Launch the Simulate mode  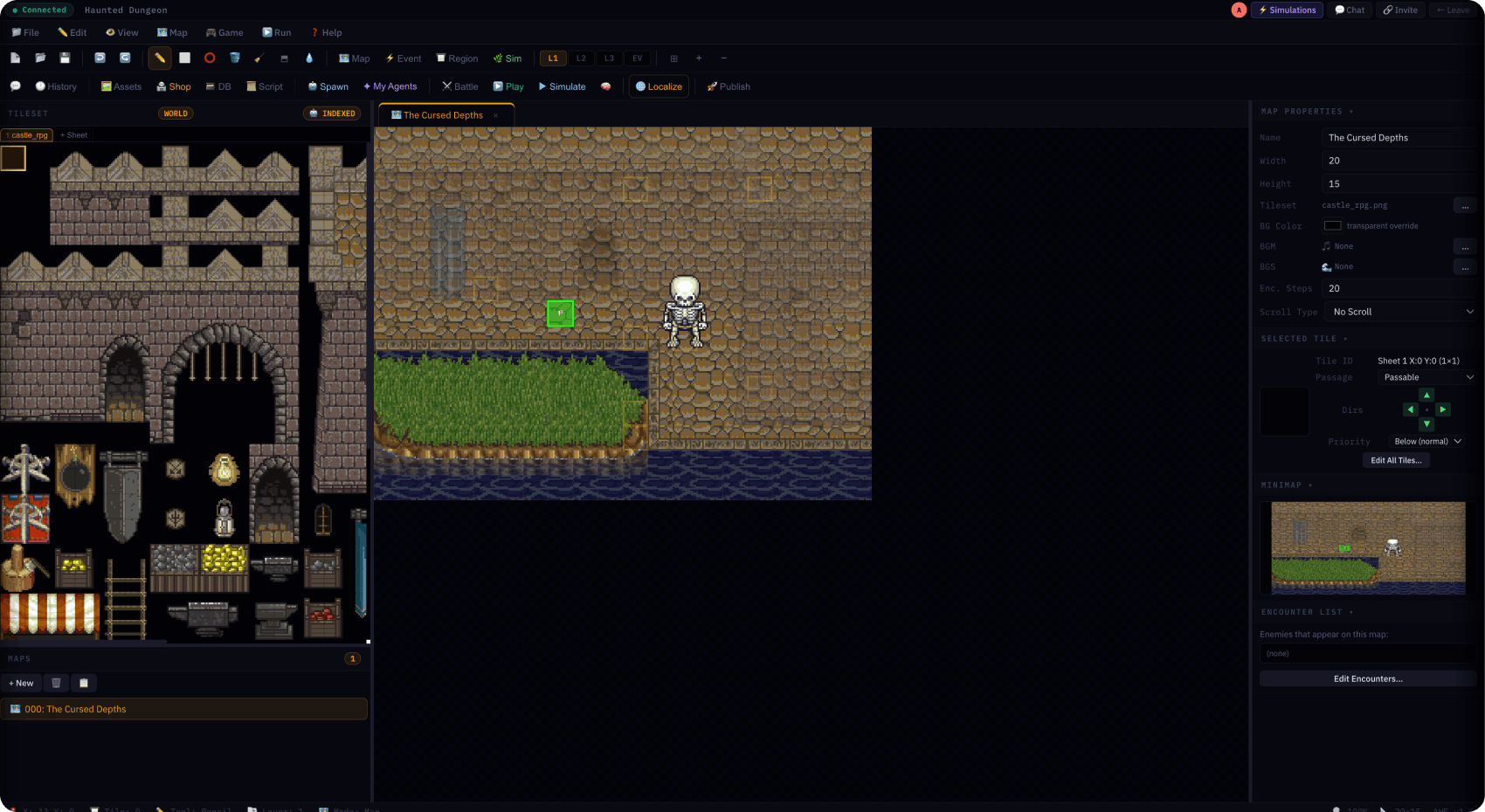(562, 86)
